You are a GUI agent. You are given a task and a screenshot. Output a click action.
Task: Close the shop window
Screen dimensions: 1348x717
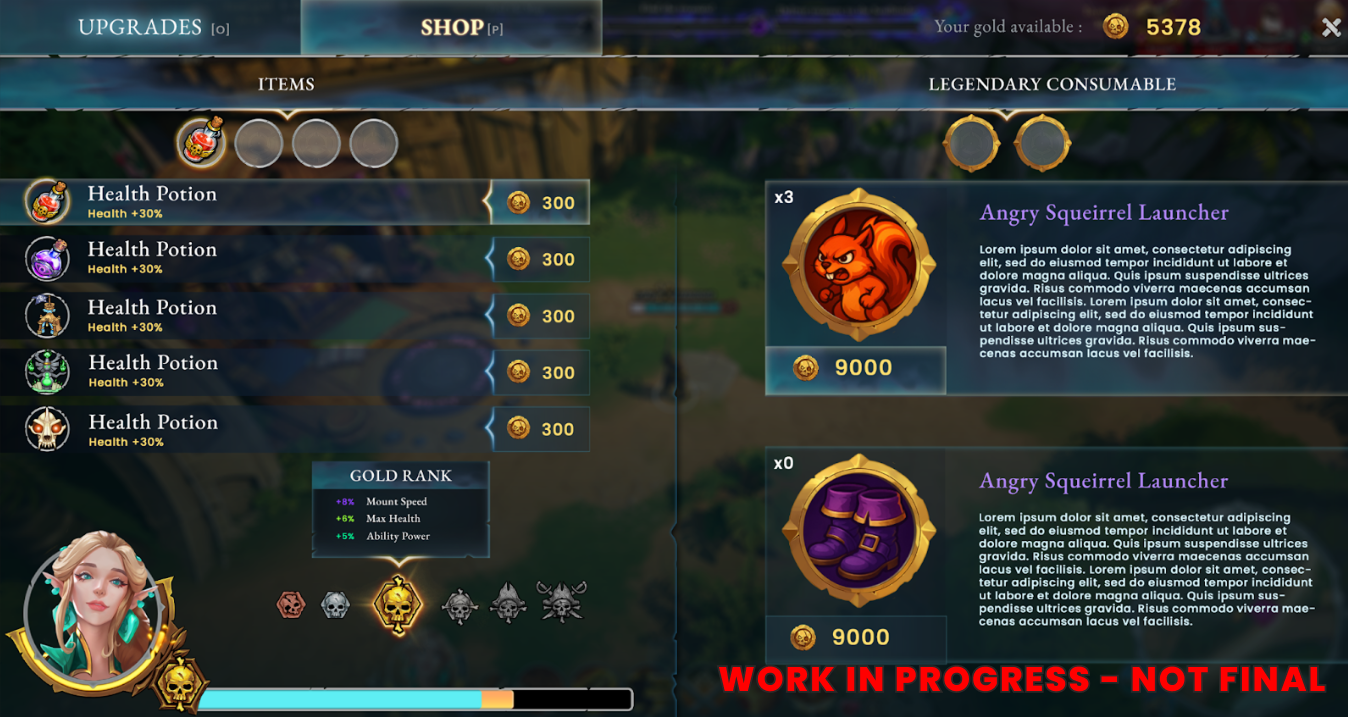(x=1331, y=28)
